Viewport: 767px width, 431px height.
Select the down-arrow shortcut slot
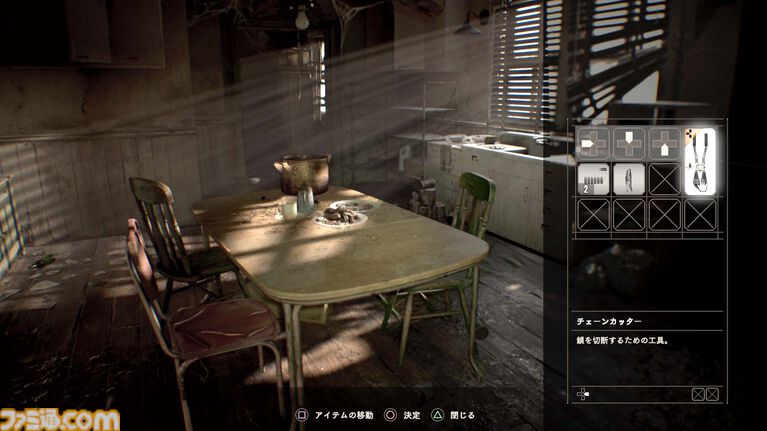coord(628,143)
